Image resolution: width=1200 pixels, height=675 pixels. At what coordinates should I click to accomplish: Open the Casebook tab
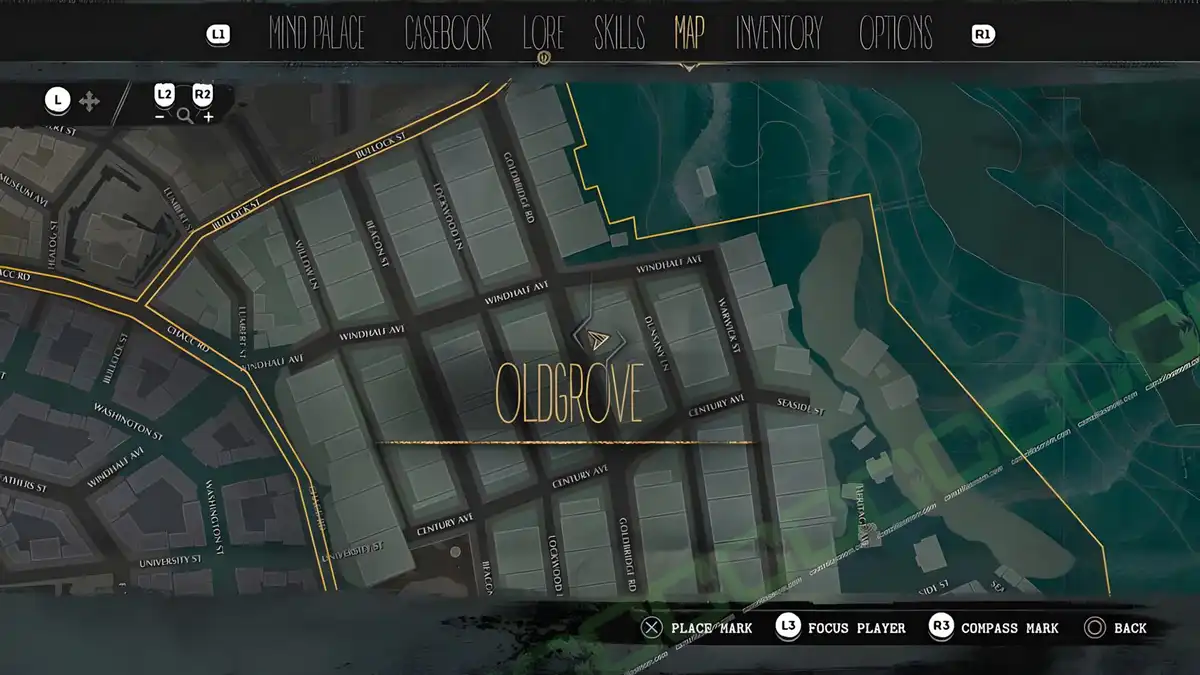click(448, 34)
